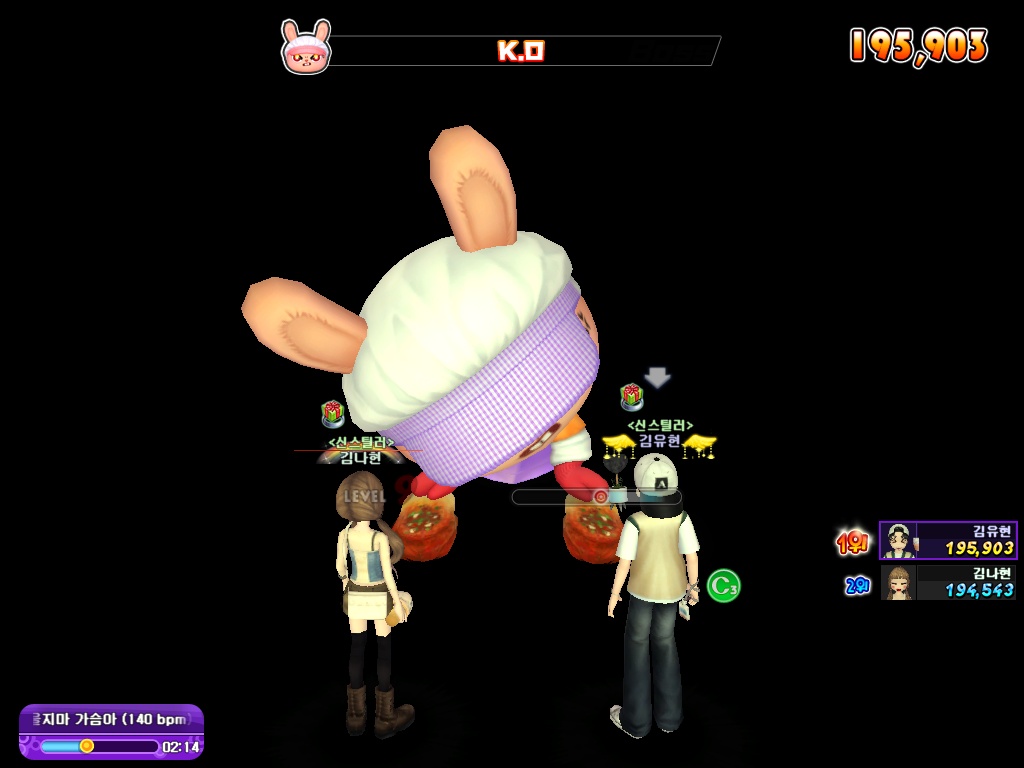Click the gift box icon above 김유현
This screenshot has width=1024, height=768.
coord(631,397)
